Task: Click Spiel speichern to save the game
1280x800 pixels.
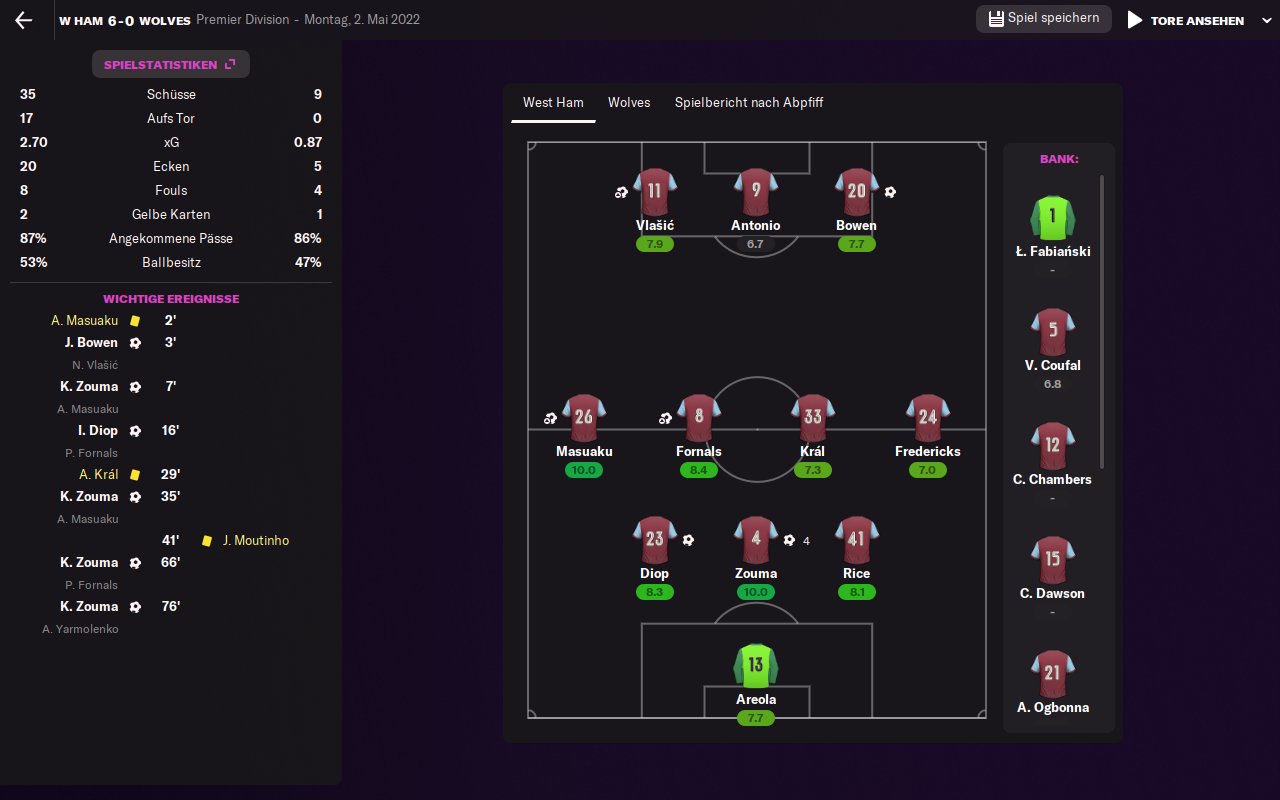Action: [1043, 19]
